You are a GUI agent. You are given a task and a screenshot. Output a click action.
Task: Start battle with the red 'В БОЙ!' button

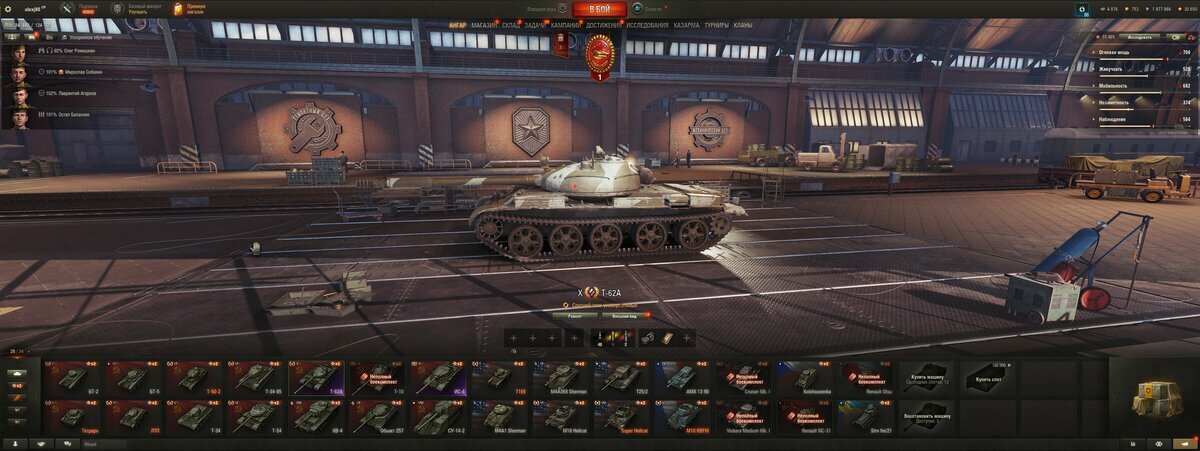[x=599, y=9]
